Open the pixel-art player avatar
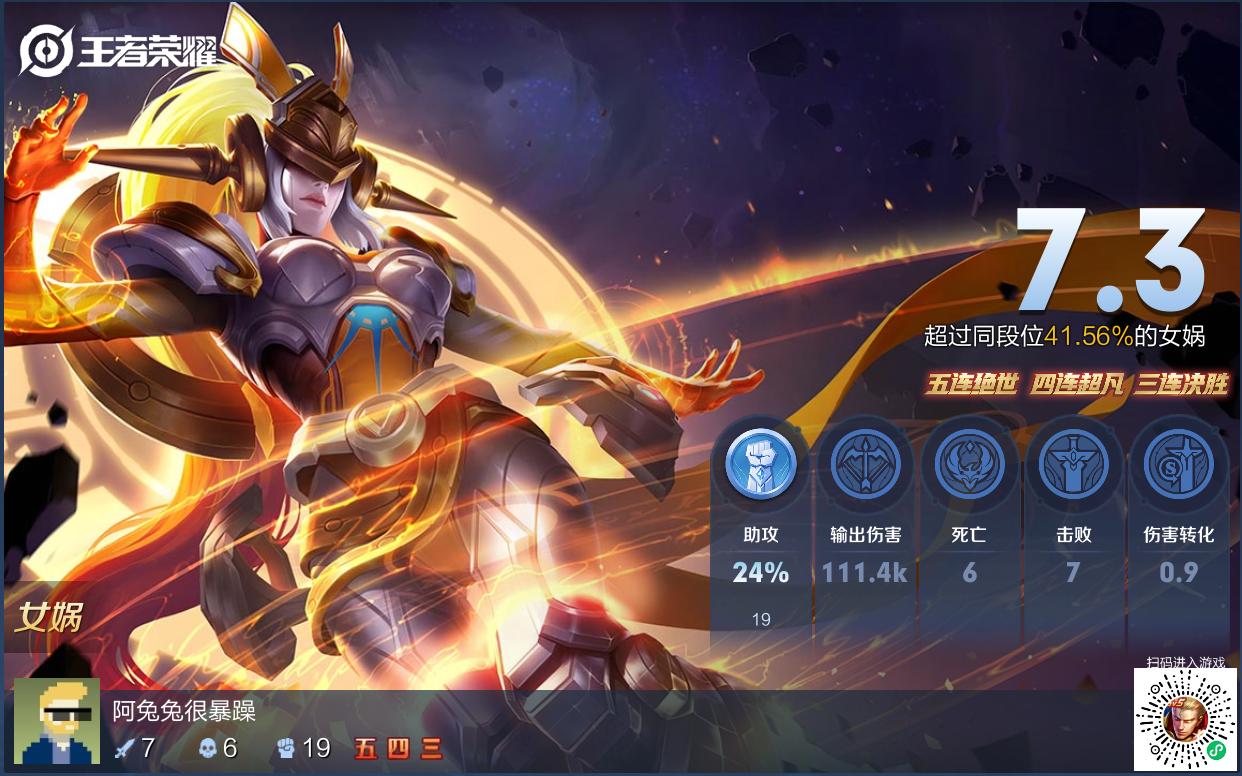This screenshot has width=1242, height=776. [57, 722]
